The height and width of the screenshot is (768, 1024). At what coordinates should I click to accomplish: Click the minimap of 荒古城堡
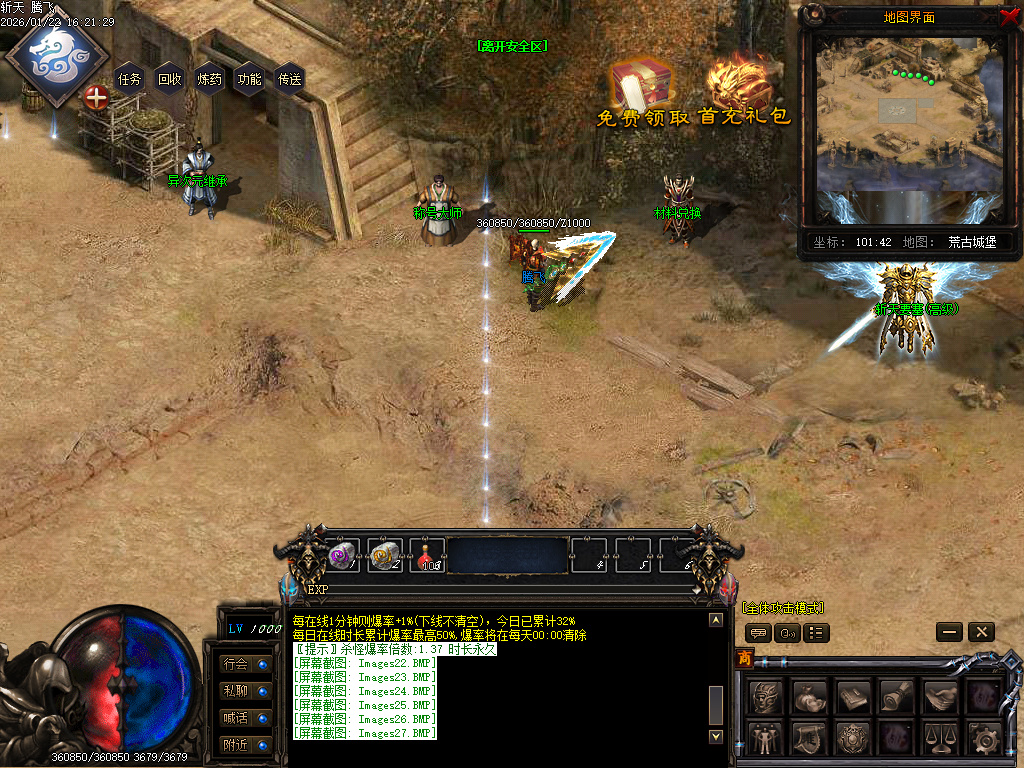pos(908,122)
